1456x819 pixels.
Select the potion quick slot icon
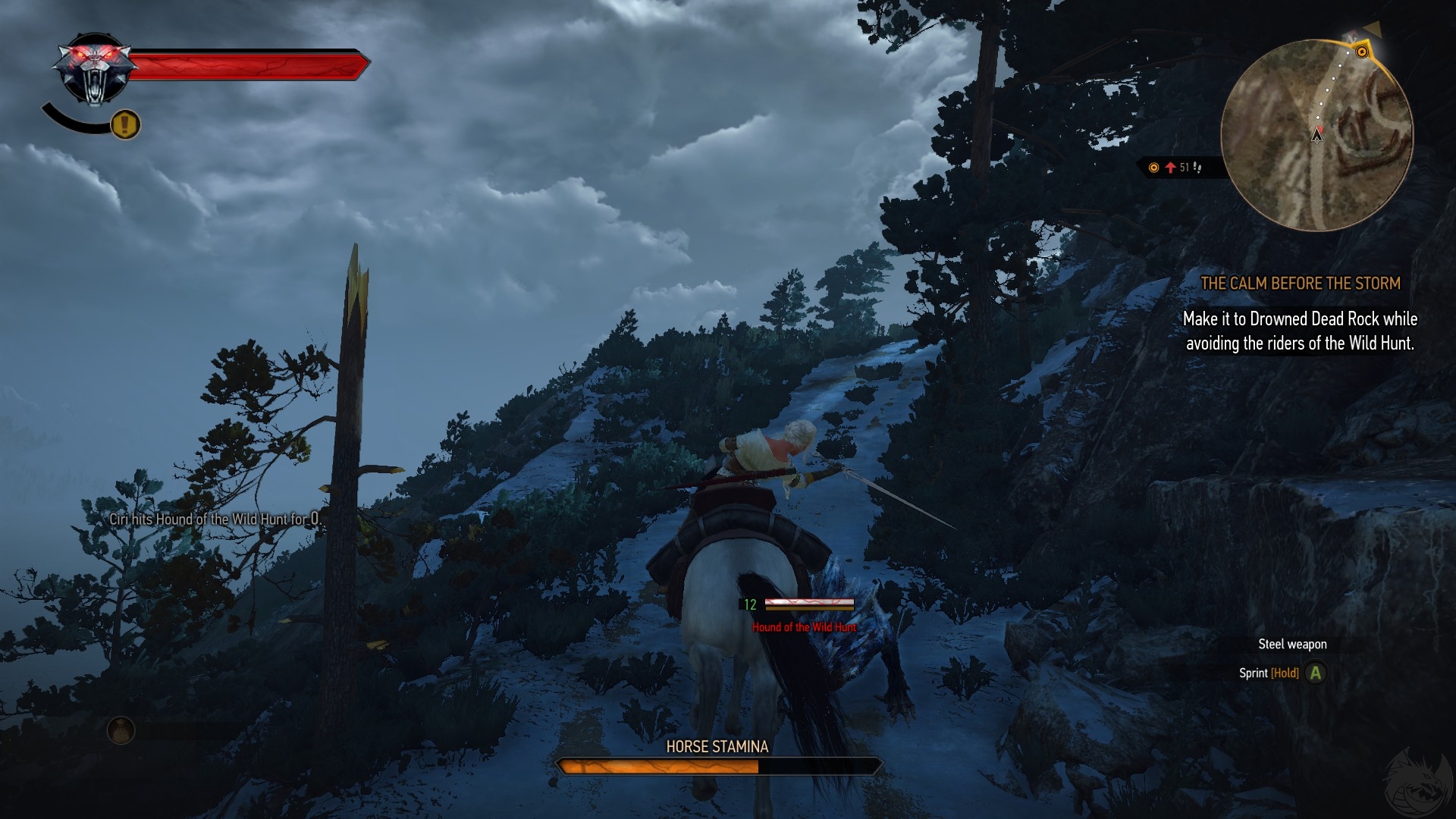pyautogui.click(x=121, y=730)
